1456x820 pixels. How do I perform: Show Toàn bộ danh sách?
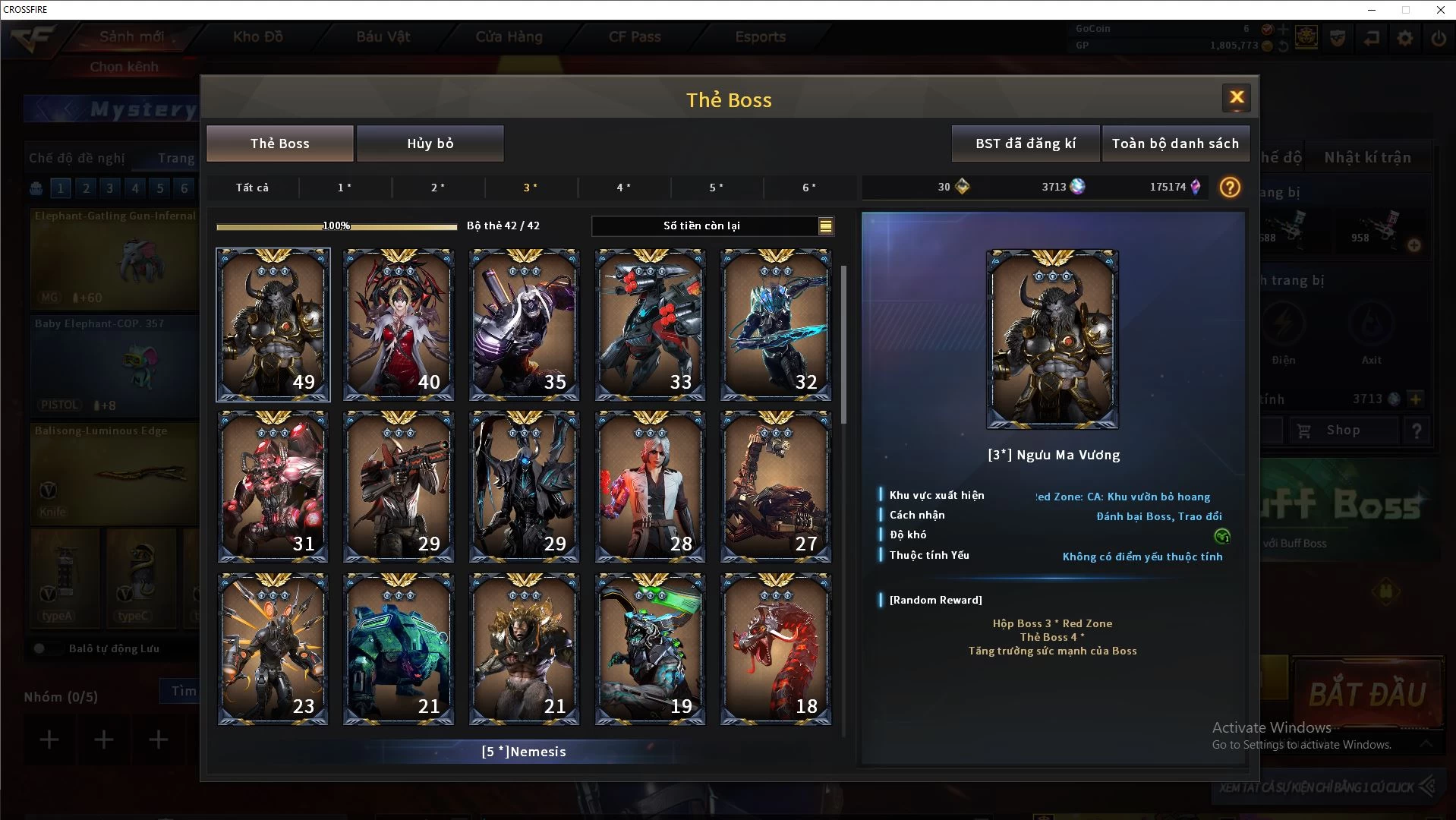click(1174, 143)
